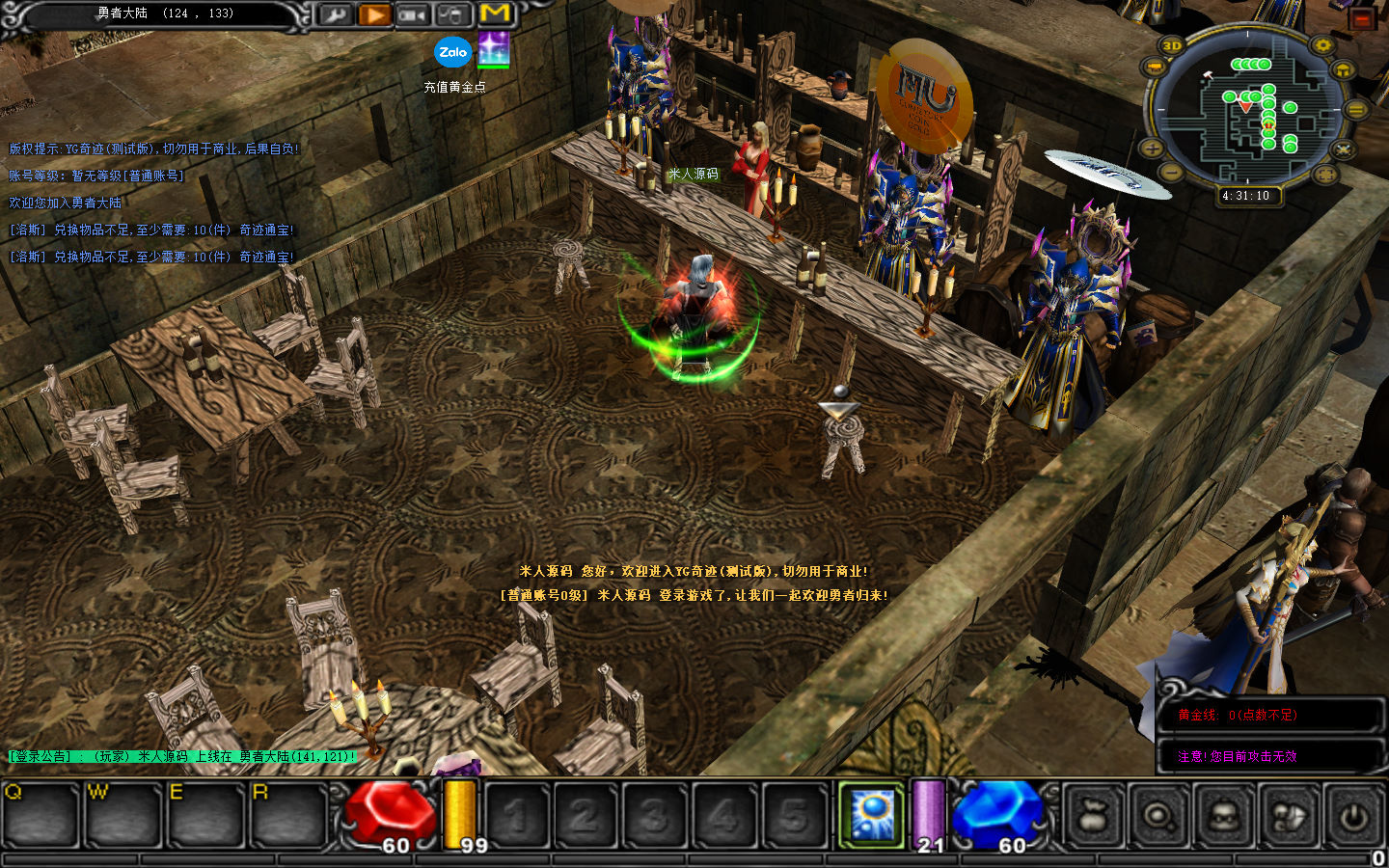Open the character helmet button
The image size is (1389, 868).
1223,816
